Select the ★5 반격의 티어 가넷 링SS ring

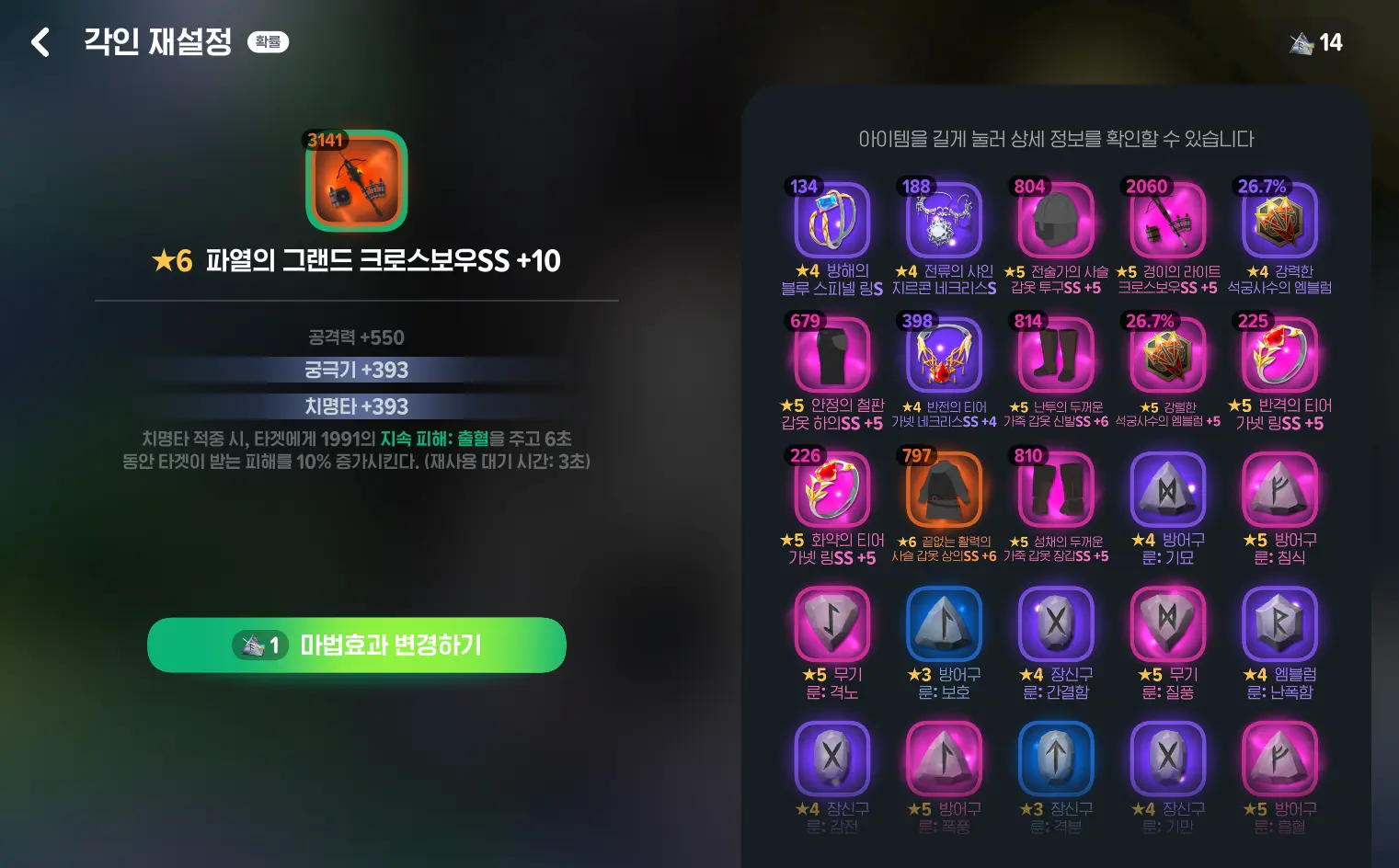(x=1280, y=356)
